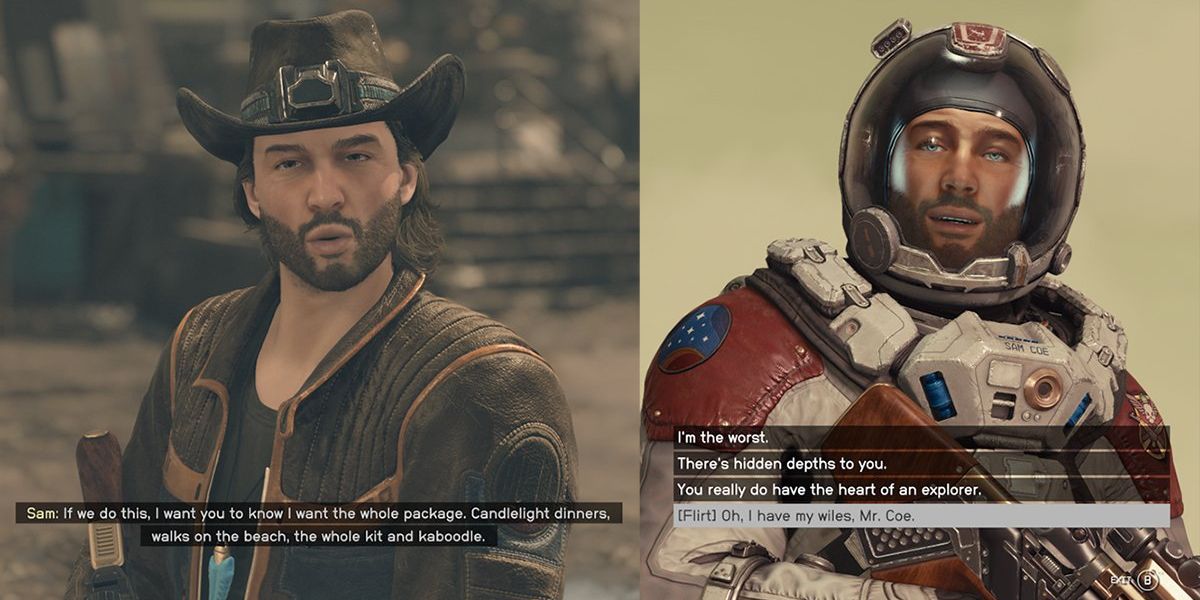Pick the "heart of an explorer" dialogue option
1200x600 pixels.
coord(826,490)
